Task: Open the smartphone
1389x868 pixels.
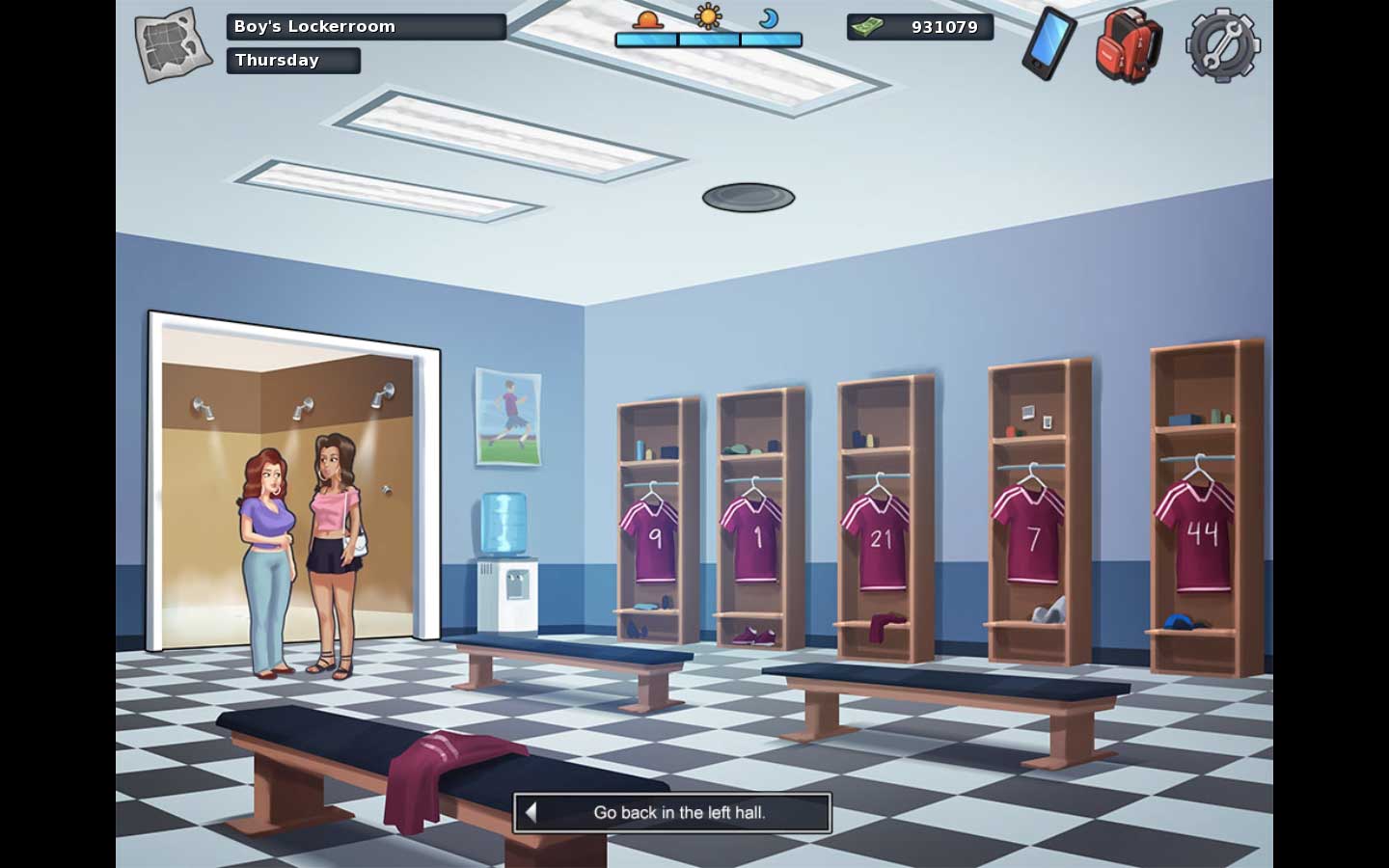Action: (1049, 43)
